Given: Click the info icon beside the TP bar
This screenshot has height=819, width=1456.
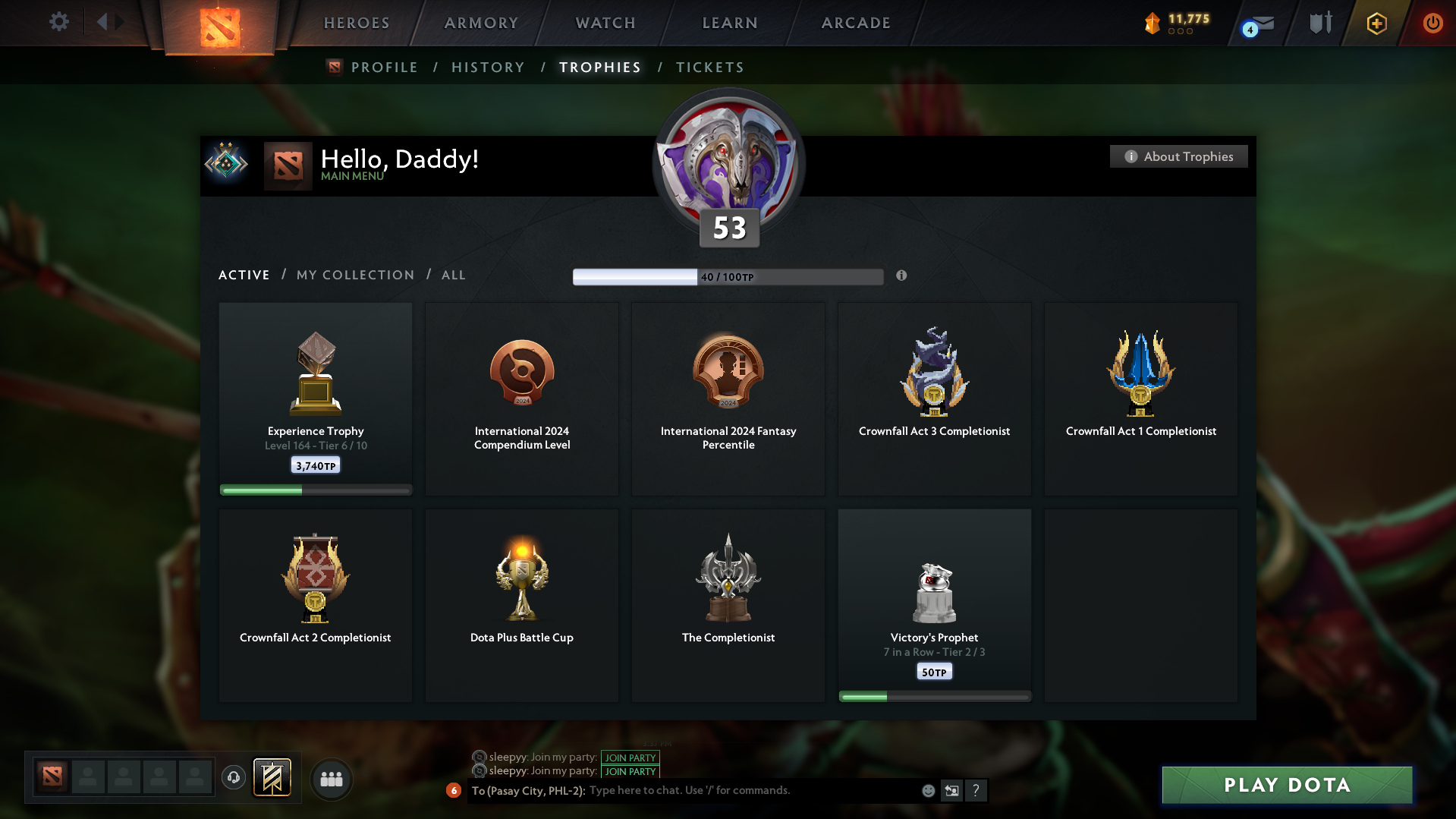Looking at the screenshot, I should coord(902,276).
